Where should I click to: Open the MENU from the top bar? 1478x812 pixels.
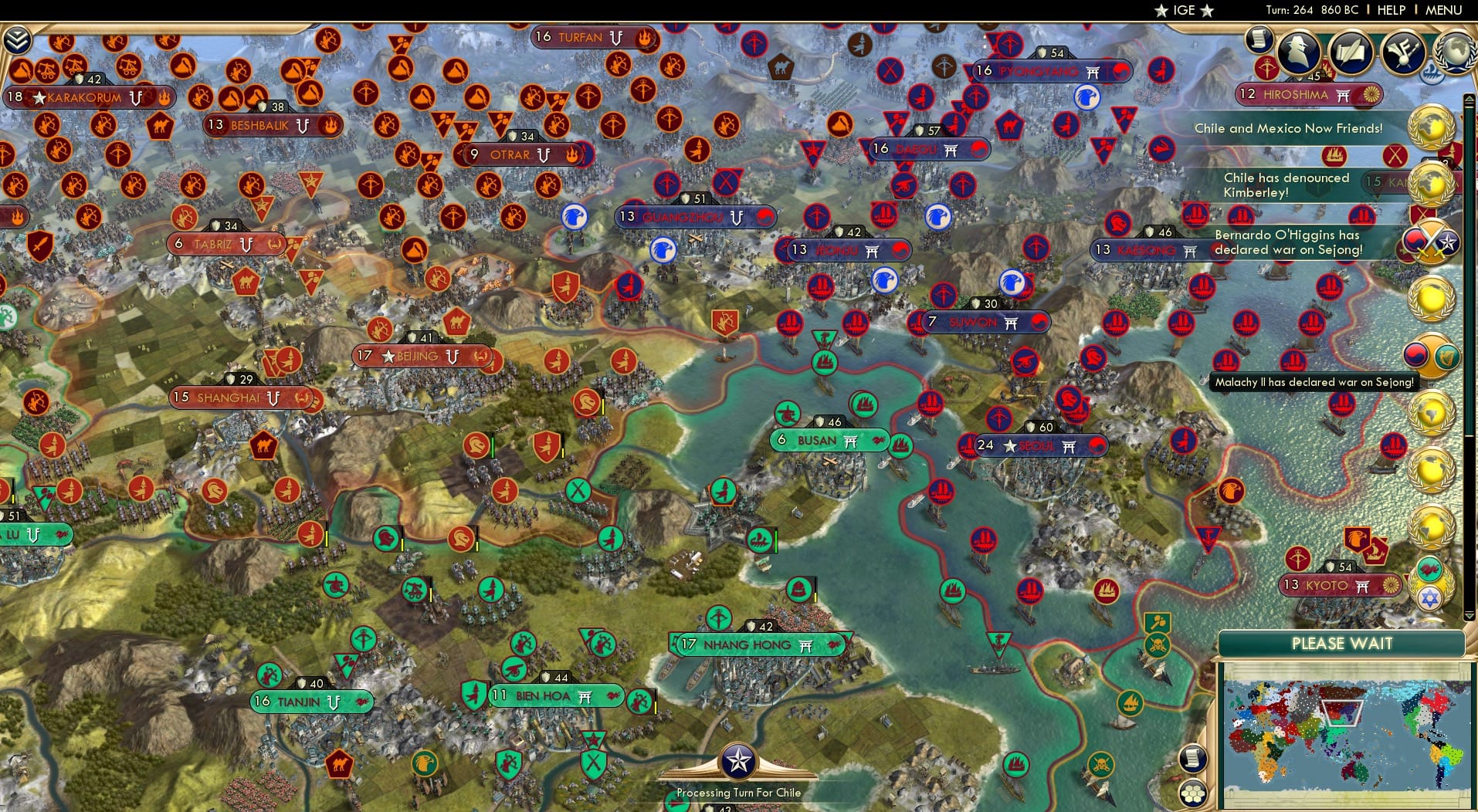1443,10
